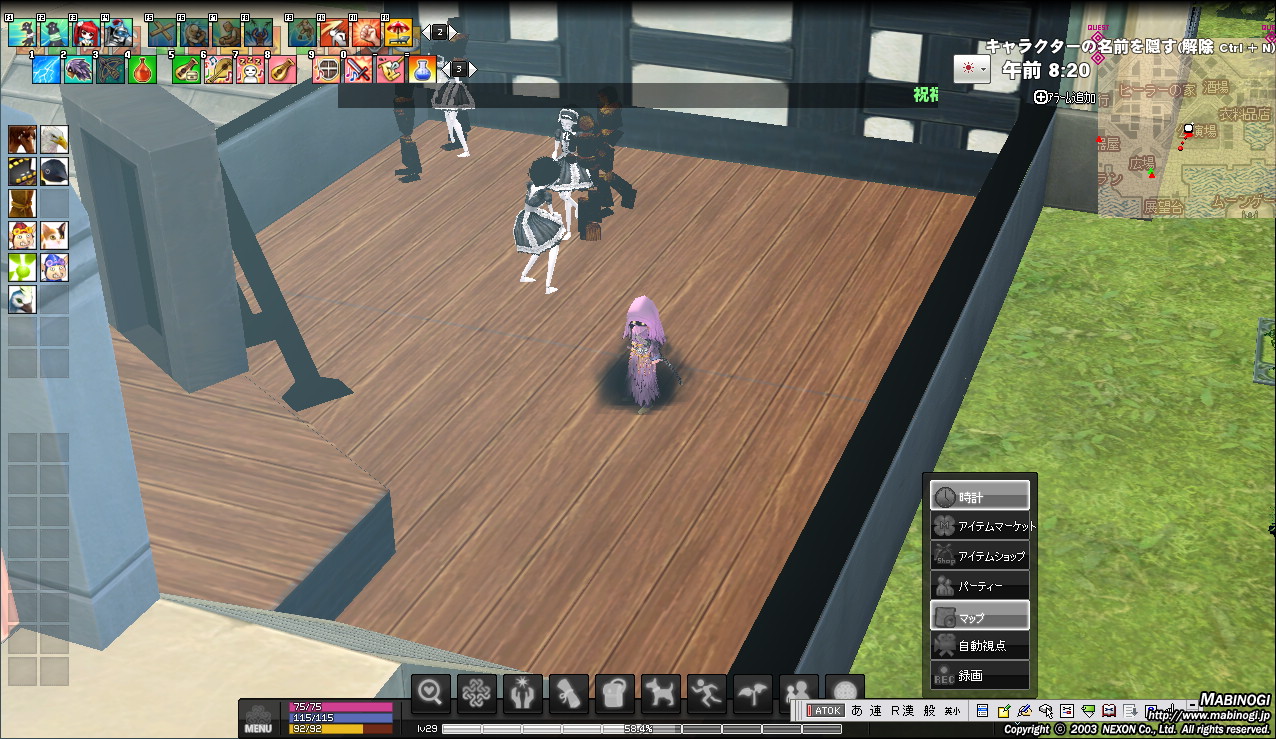Open the main MENU button
This screenshot has height=739, width=1276.
tap(258, 719)
